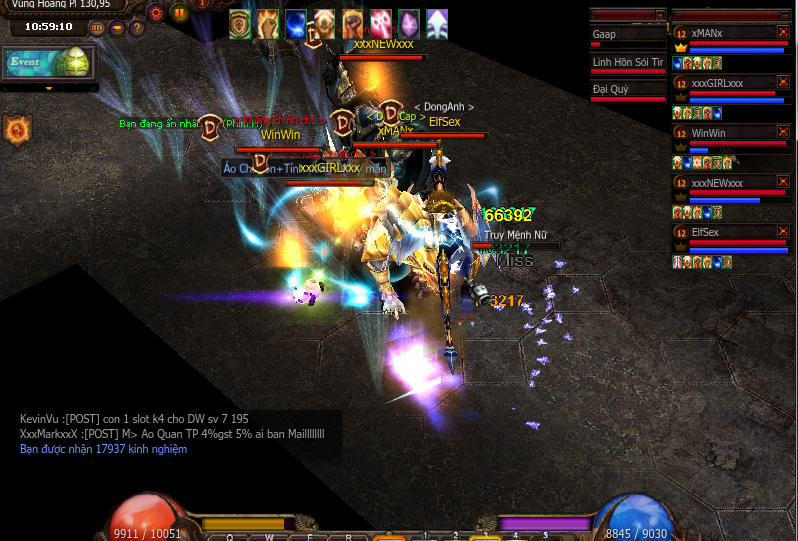This screenshot has height=541, width=798.
Task: Select the Đại Quý entry
Action: [x=627, y=89]
